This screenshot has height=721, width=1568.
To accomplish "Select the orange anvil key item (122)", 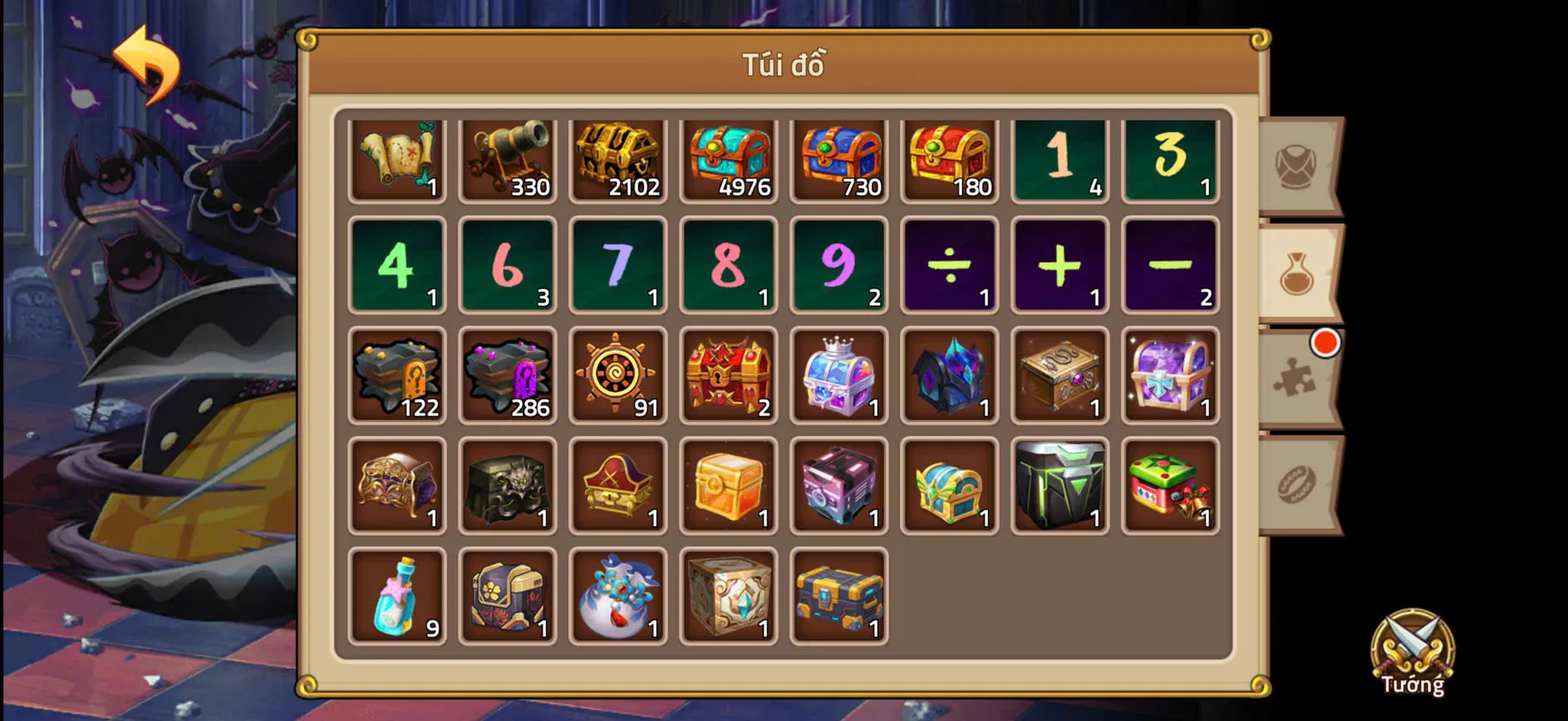I will [397, 375].
